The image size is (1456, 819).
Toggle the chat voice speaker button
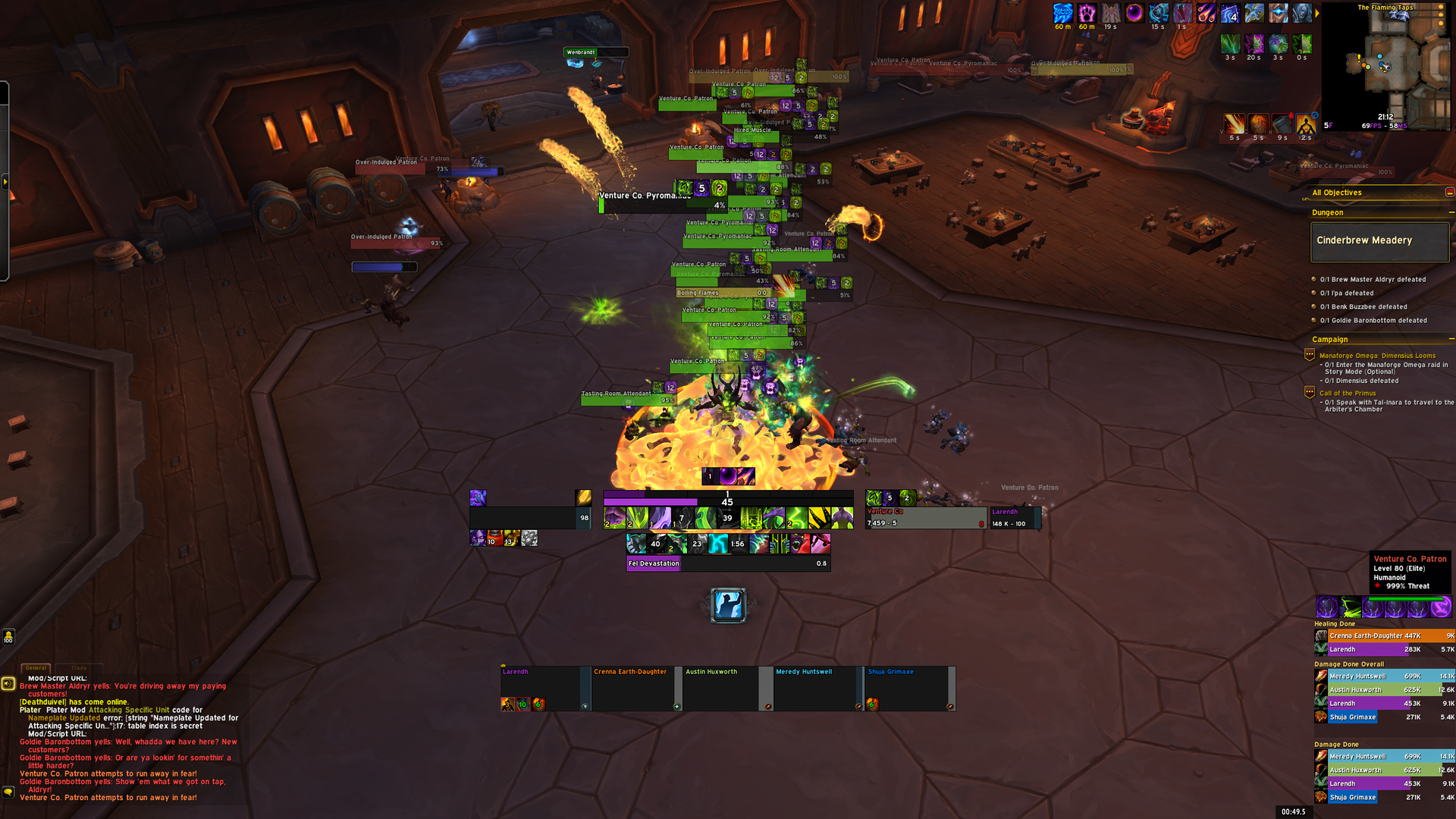[8, 683]
